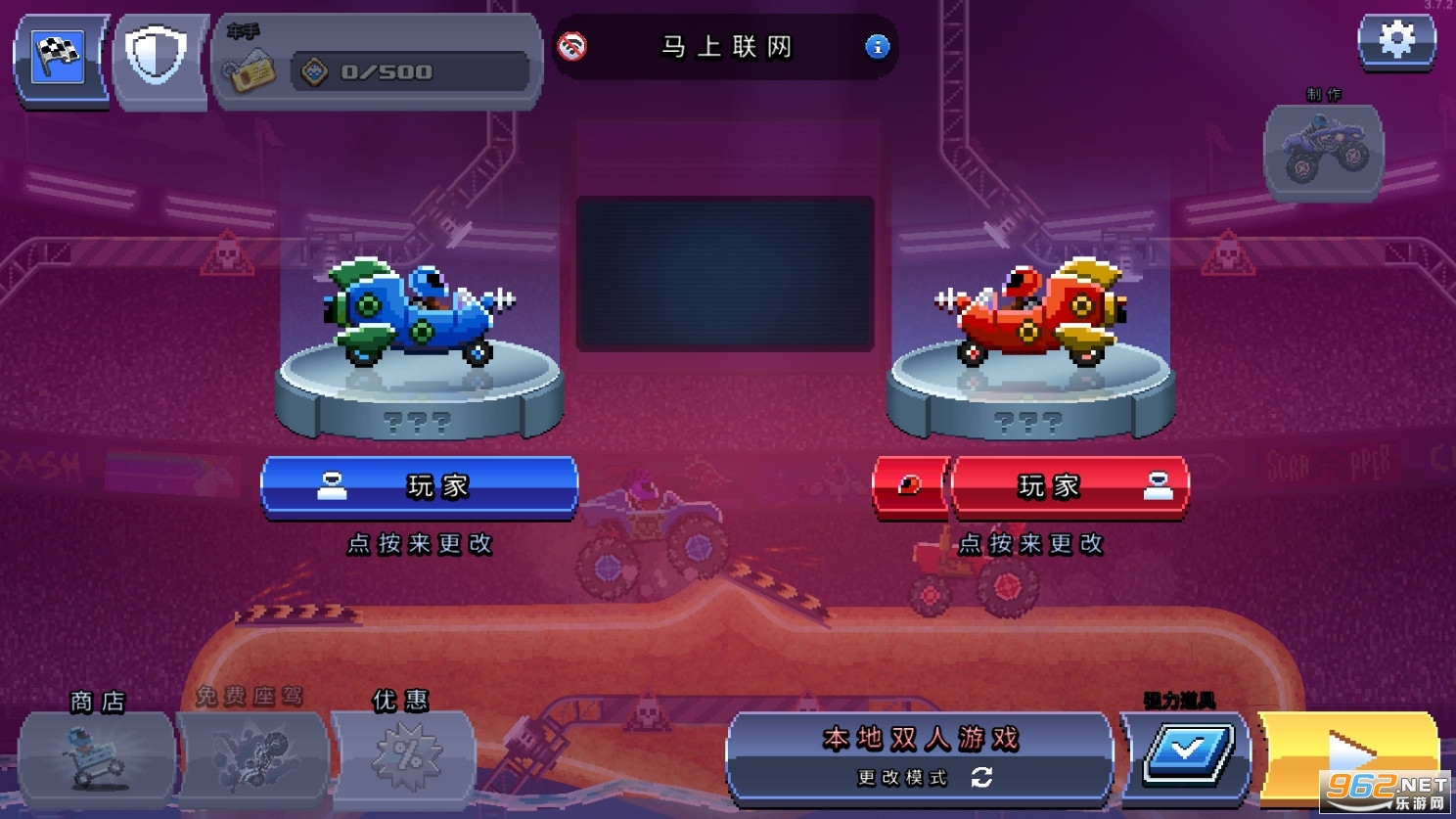Screen dimensions: 1456x819
Task: Select the red car on the right podium
Action: pyautogui.click(x=1031, y=313)
